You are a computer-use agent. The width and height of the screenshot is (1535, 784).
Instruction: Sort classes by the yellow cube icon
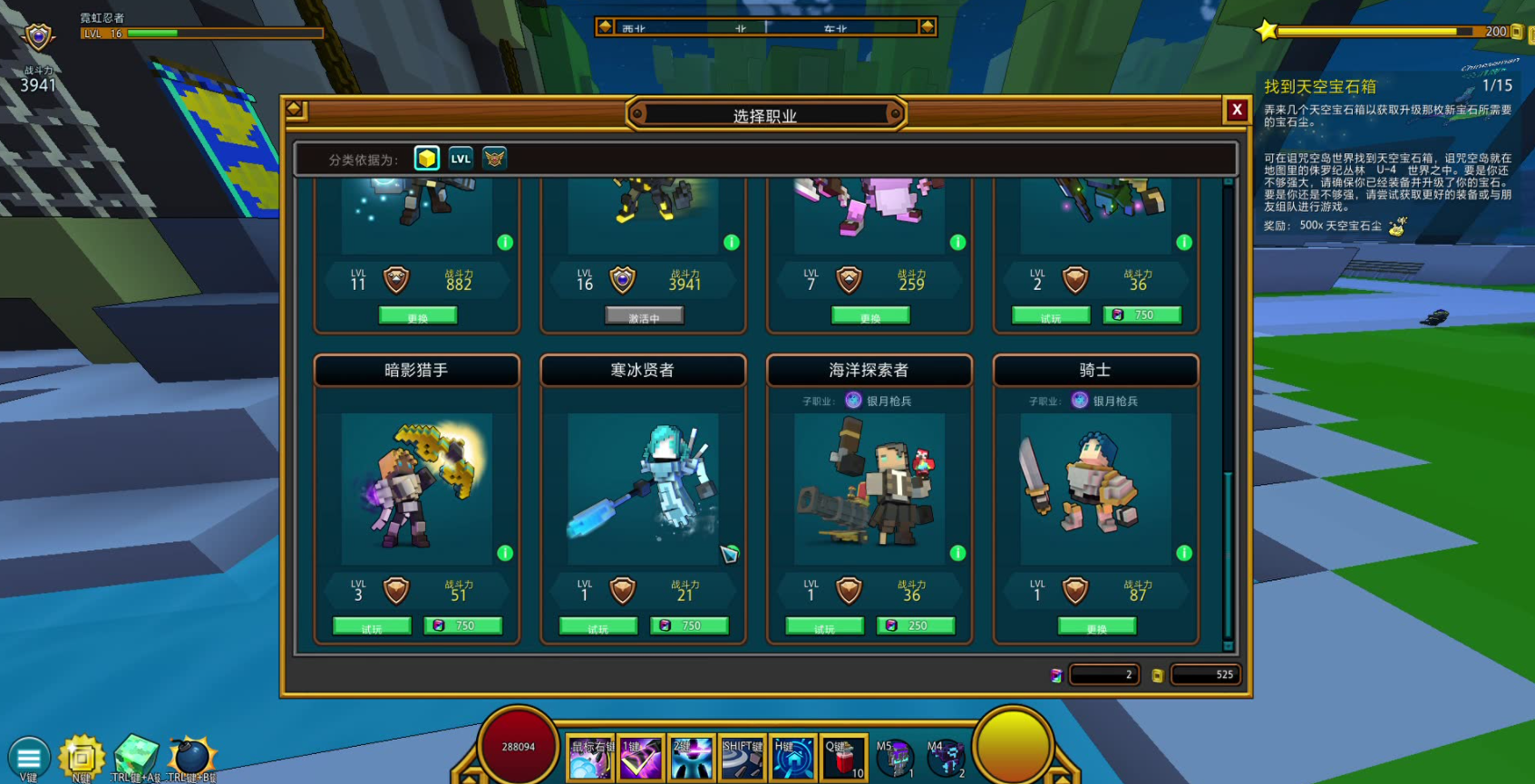pos(426,159)
